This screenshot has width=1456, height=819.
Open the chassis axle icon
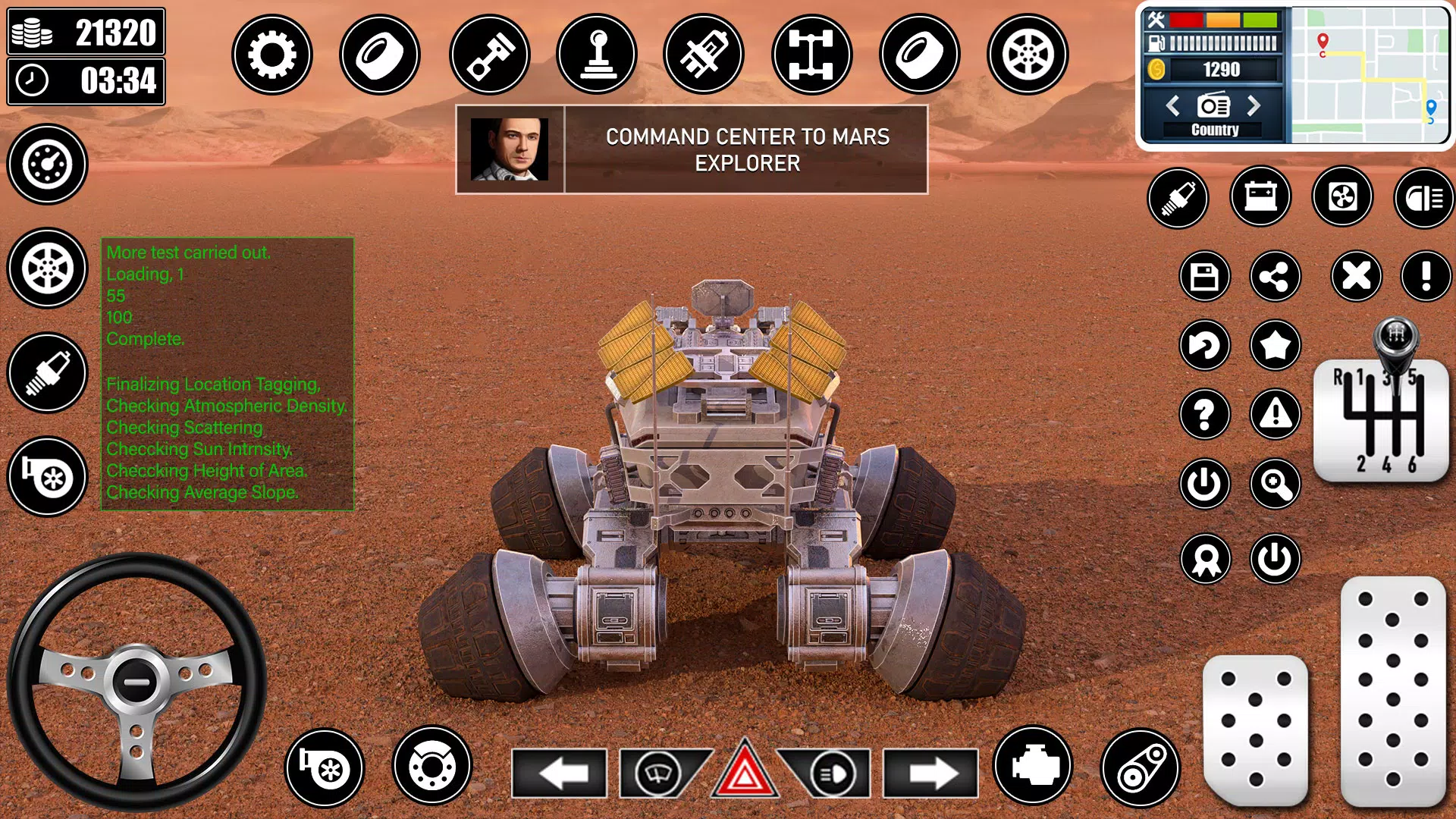click(811, 55)
